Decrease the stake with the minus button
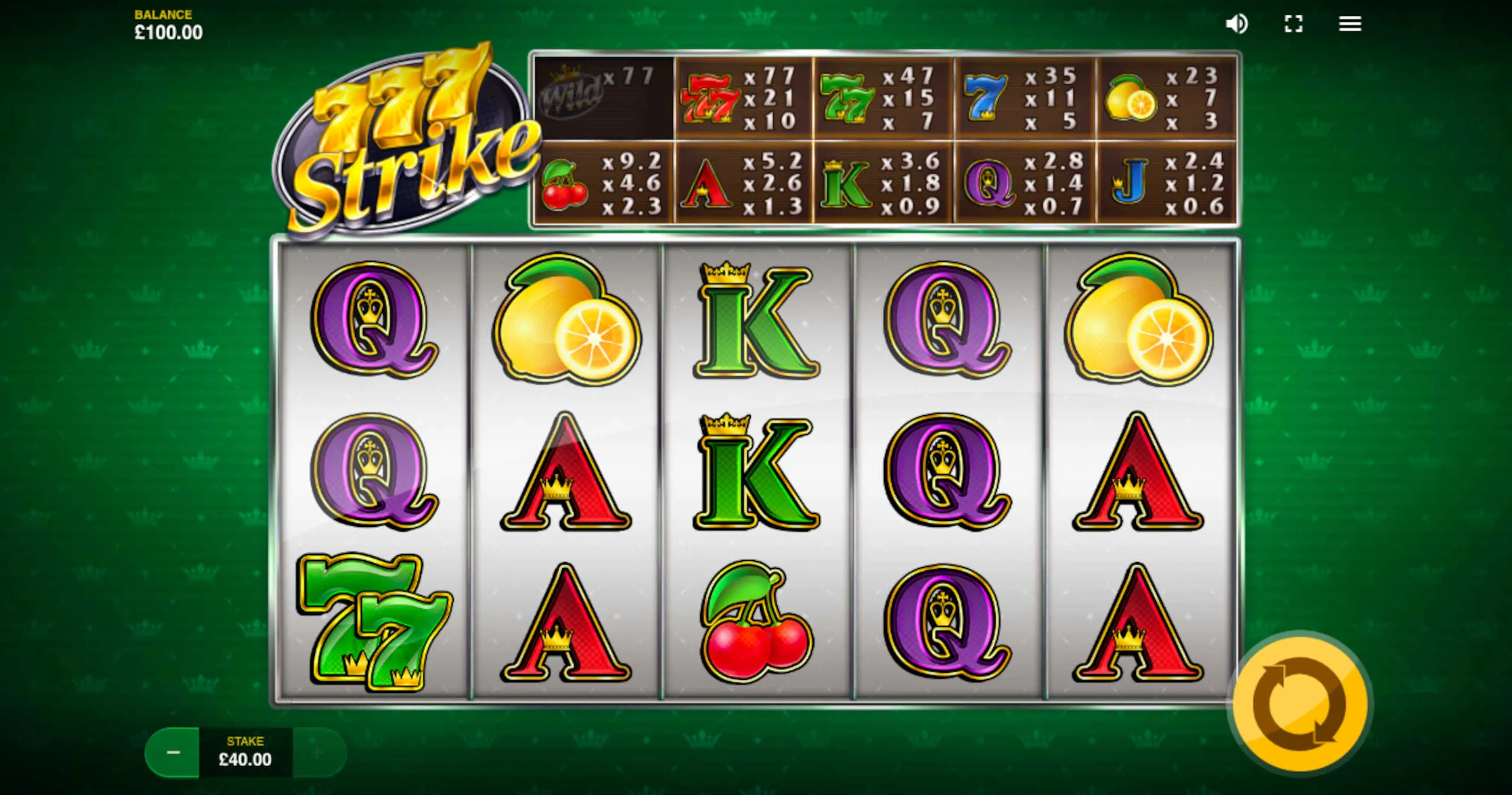The image size is (1512, 795). (173, 752)
